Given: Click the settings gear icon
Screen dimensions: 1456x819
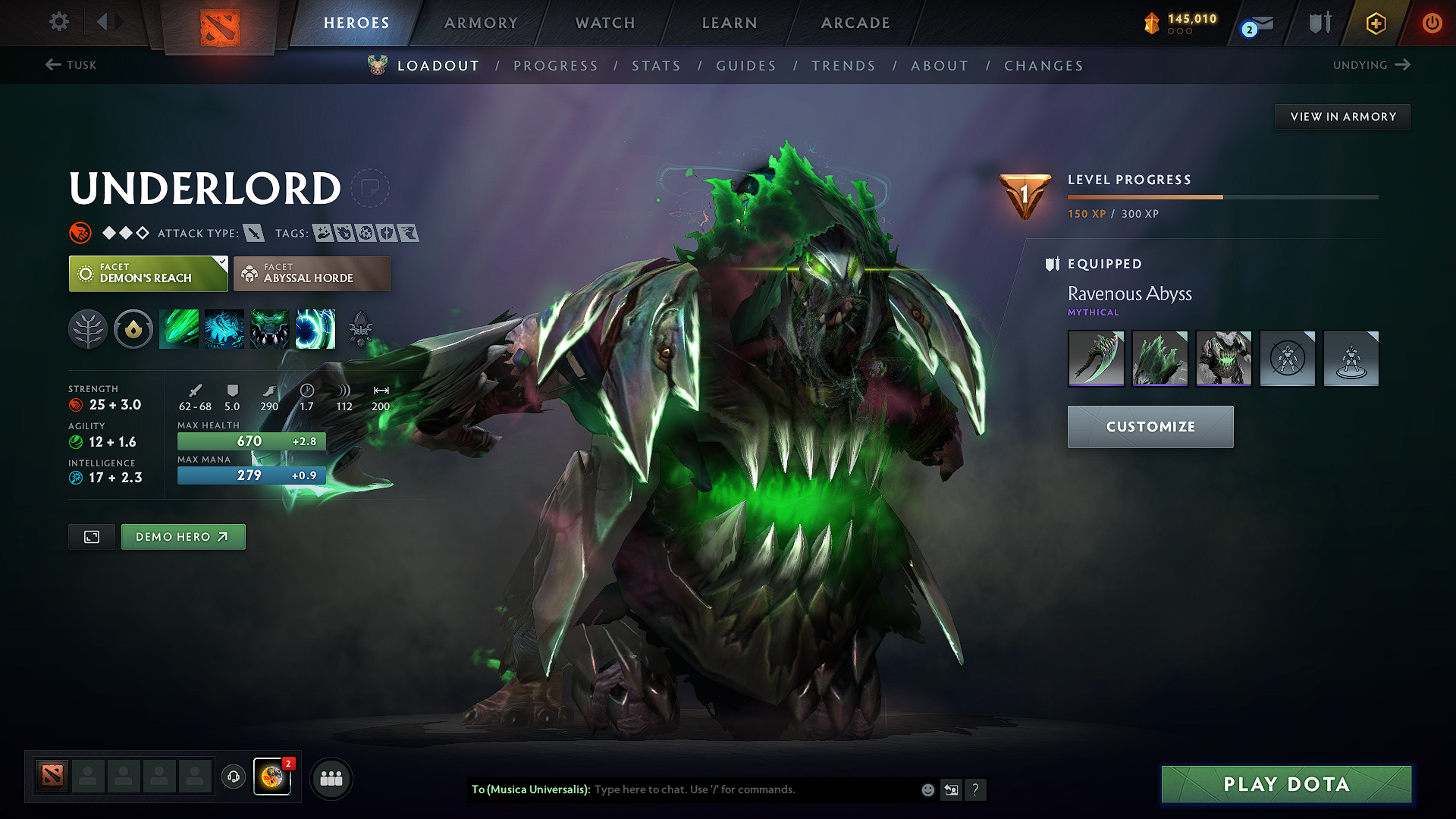Looking at the screenshot, I should pyautogui.click(x=58, y=22).
